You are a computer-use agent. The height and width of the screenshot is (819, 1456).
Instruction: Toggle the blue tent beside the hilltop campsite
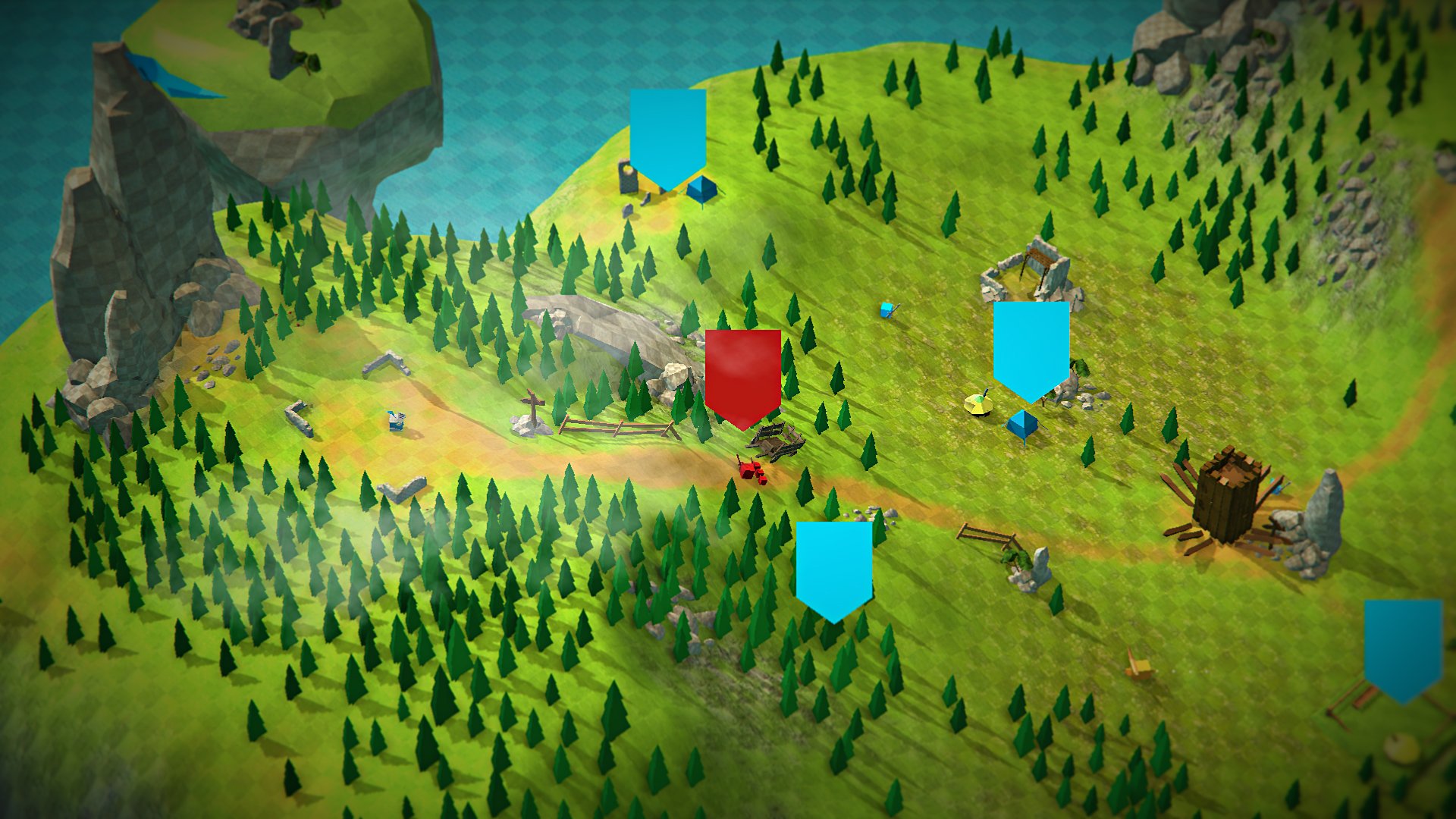click(x=701, y=188)
